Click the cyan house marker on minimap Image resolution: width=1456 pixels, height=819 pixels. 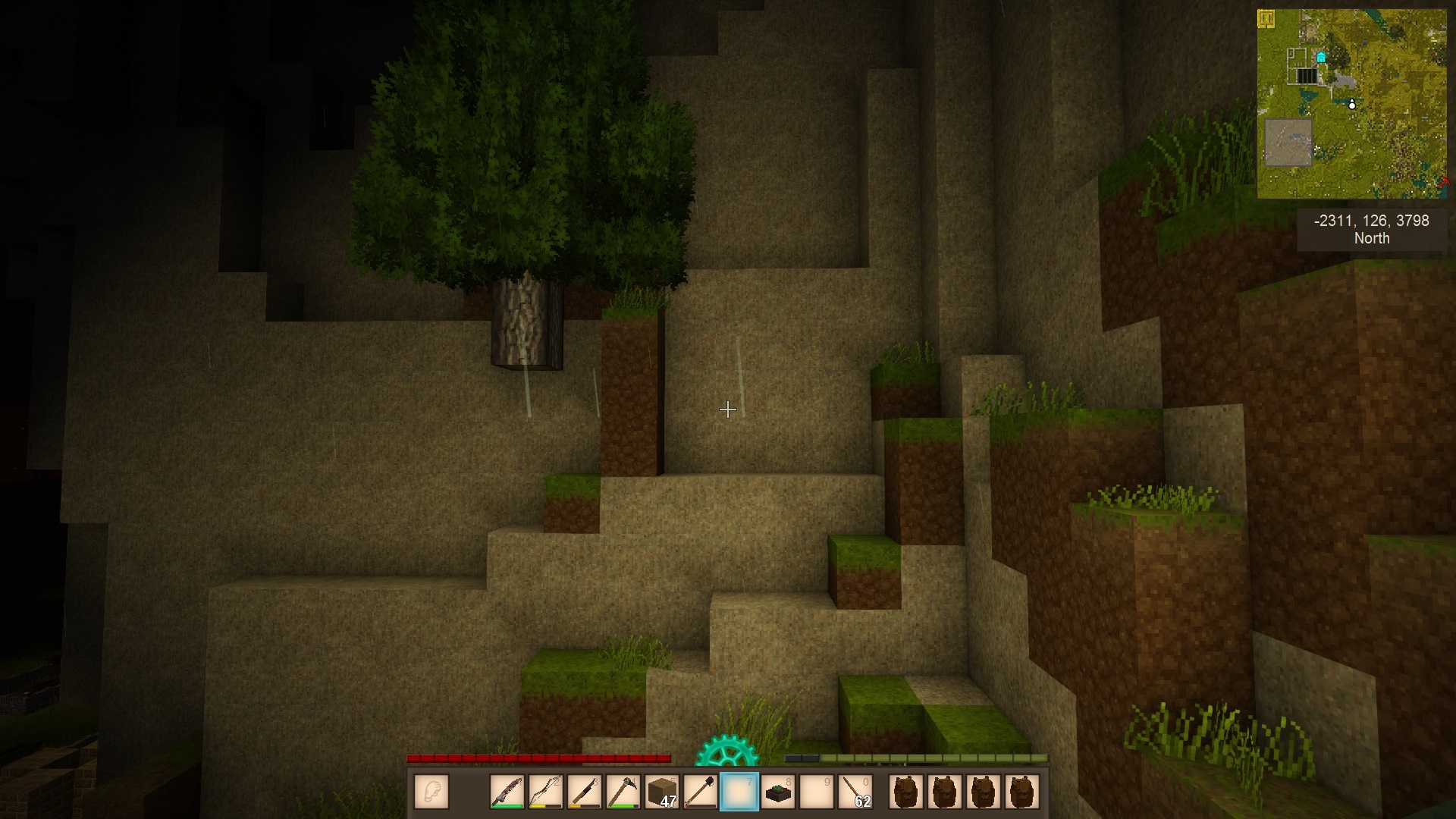[1321, 58]
